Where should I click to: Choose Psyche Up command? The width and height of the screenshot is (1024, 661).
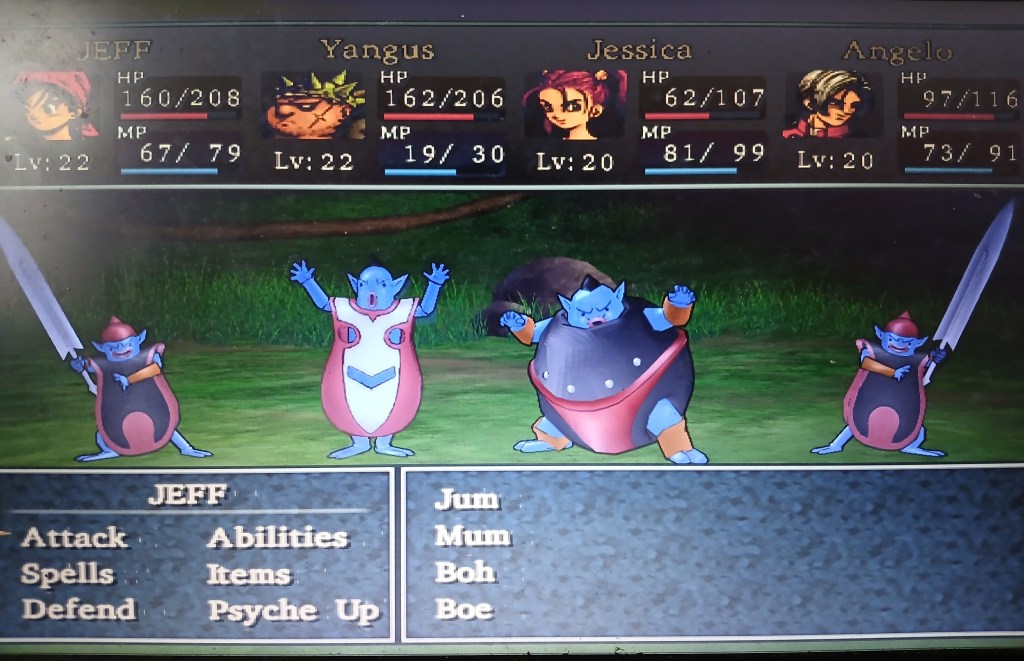pos(293,611)
